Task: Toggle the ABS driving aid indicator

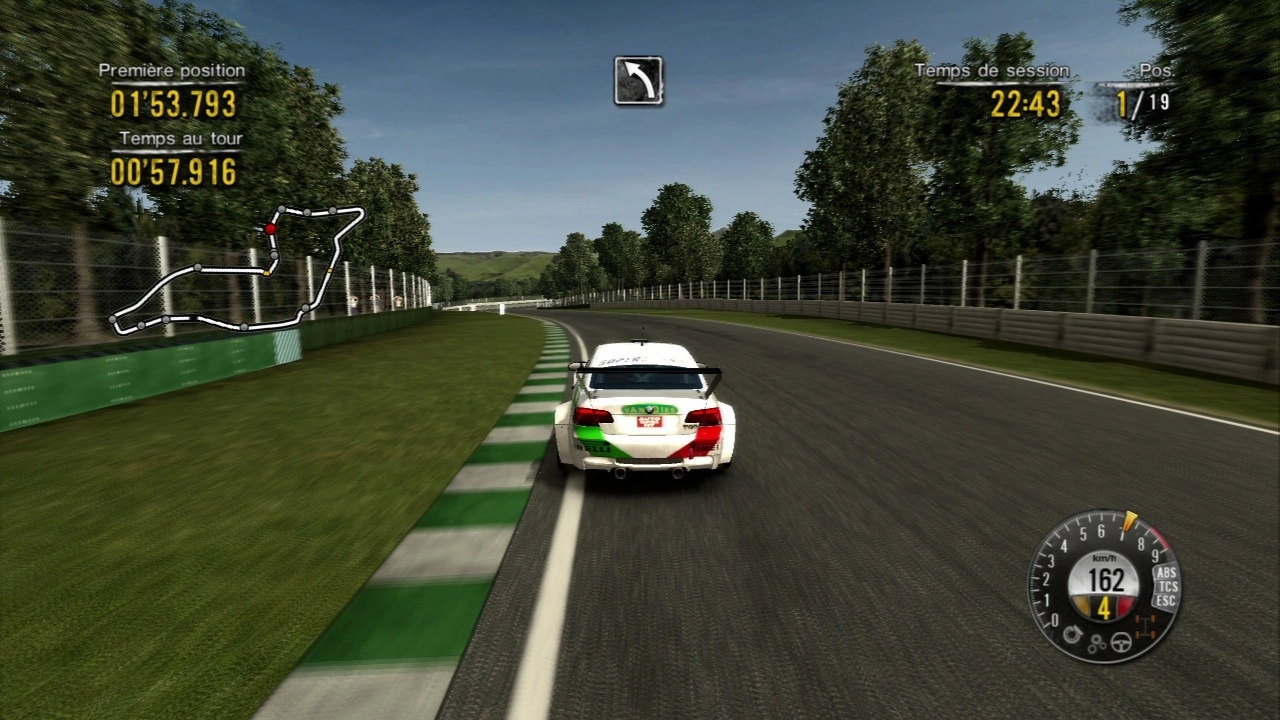Action: (1165, 572)
